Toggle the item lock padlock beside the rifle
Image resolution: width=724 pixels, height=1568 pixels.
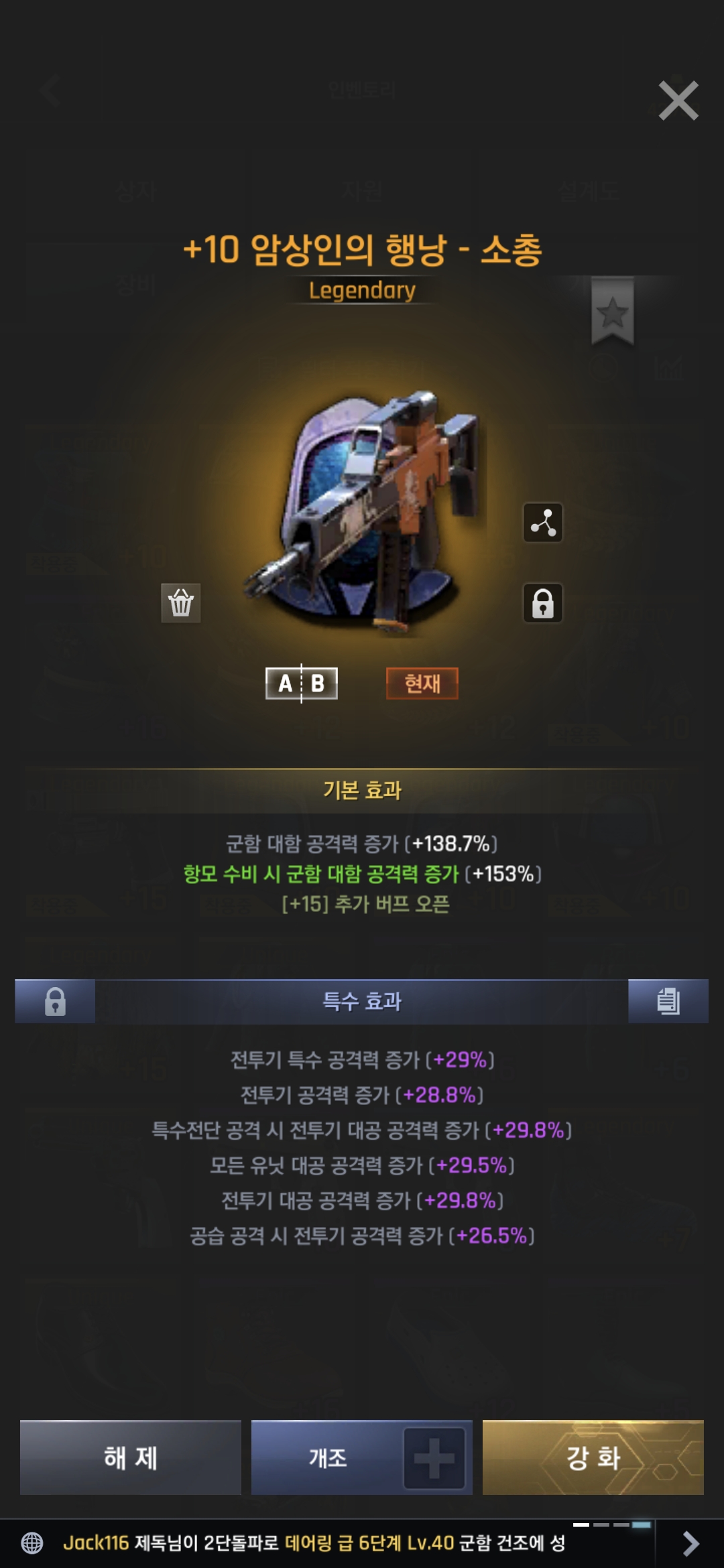click(x=542, y=603)
